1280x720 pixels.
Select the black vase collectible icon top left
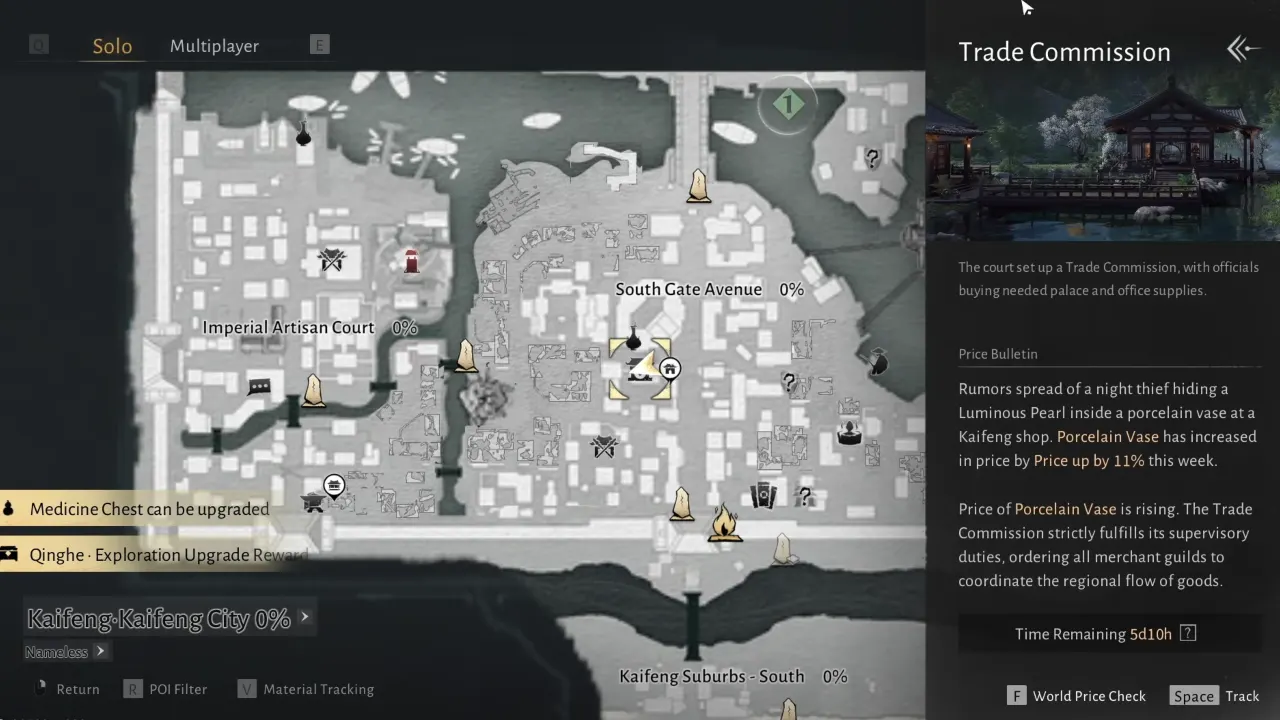(303, 134)
